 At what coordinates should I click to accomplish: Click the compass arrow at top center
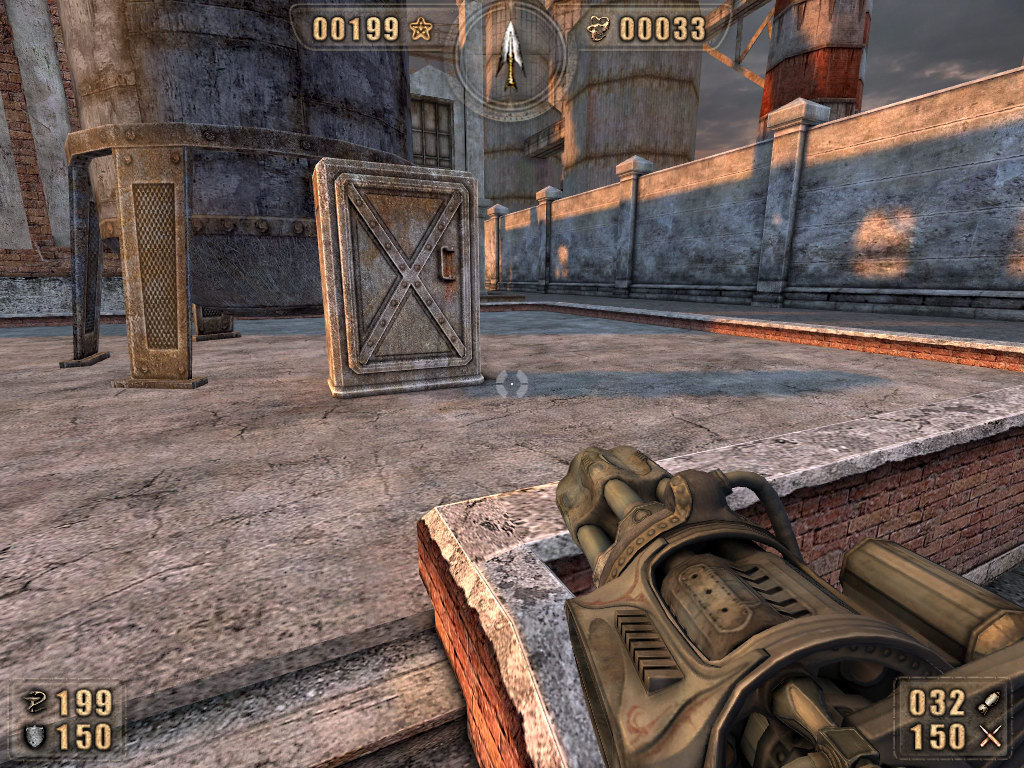512,50
